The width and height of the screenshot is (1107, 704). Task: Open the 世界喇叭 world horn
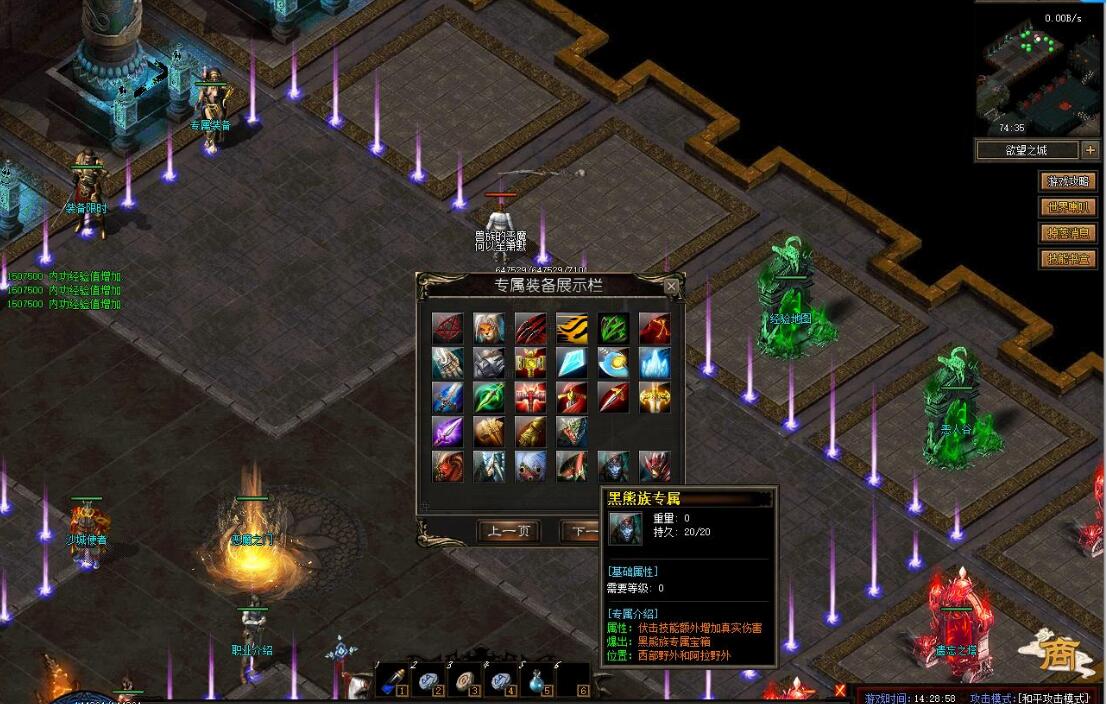(1068, 207)
